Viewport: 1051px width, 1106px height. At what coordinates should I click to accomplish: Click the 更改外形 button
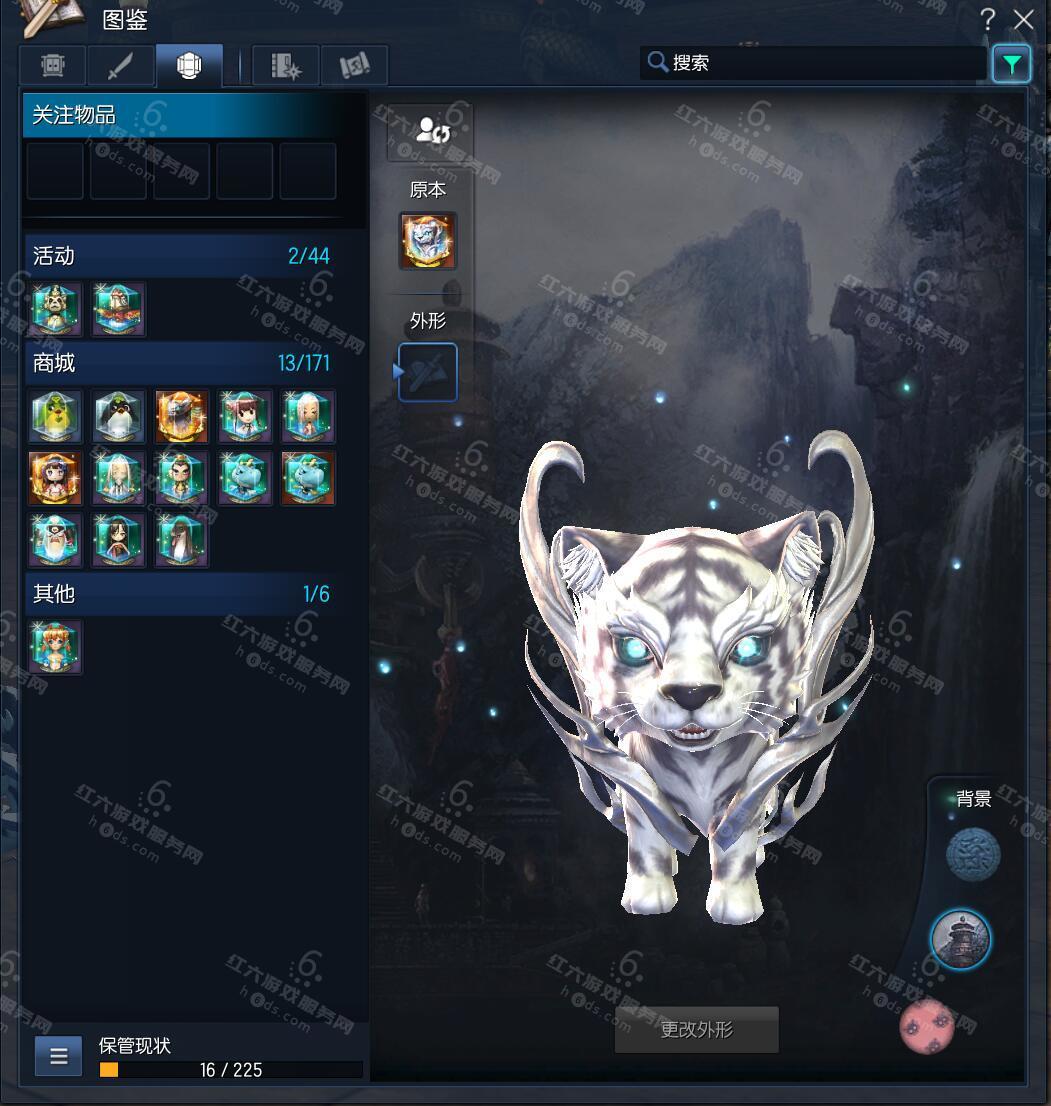coord(696,1030)
